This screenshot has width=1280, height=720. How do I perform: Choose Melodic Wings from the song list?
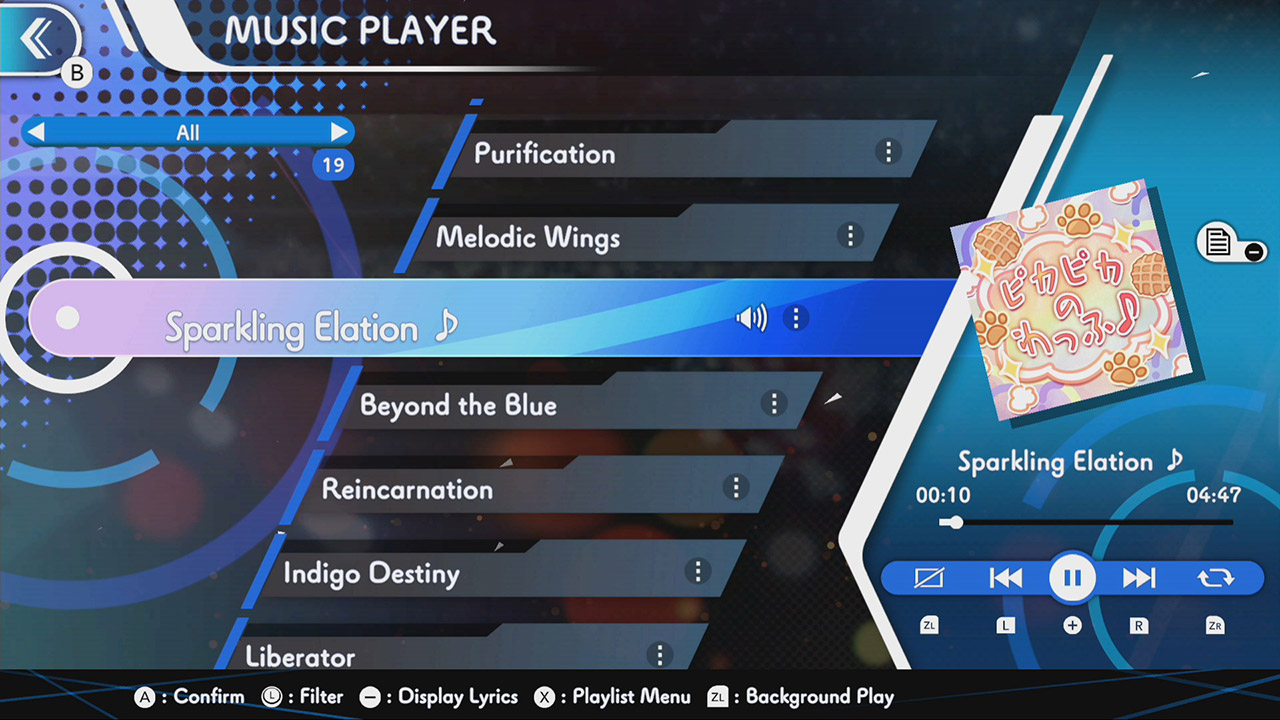[528, 238]
